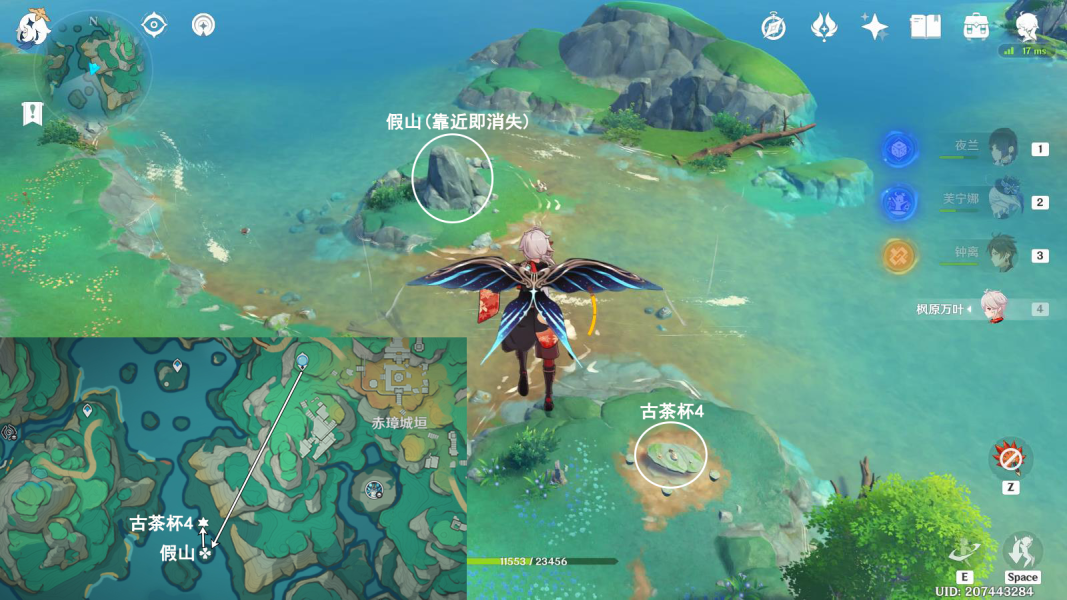Open the character profile head icon
This screenshot has height=600, width=1067.
point(1027,27)
